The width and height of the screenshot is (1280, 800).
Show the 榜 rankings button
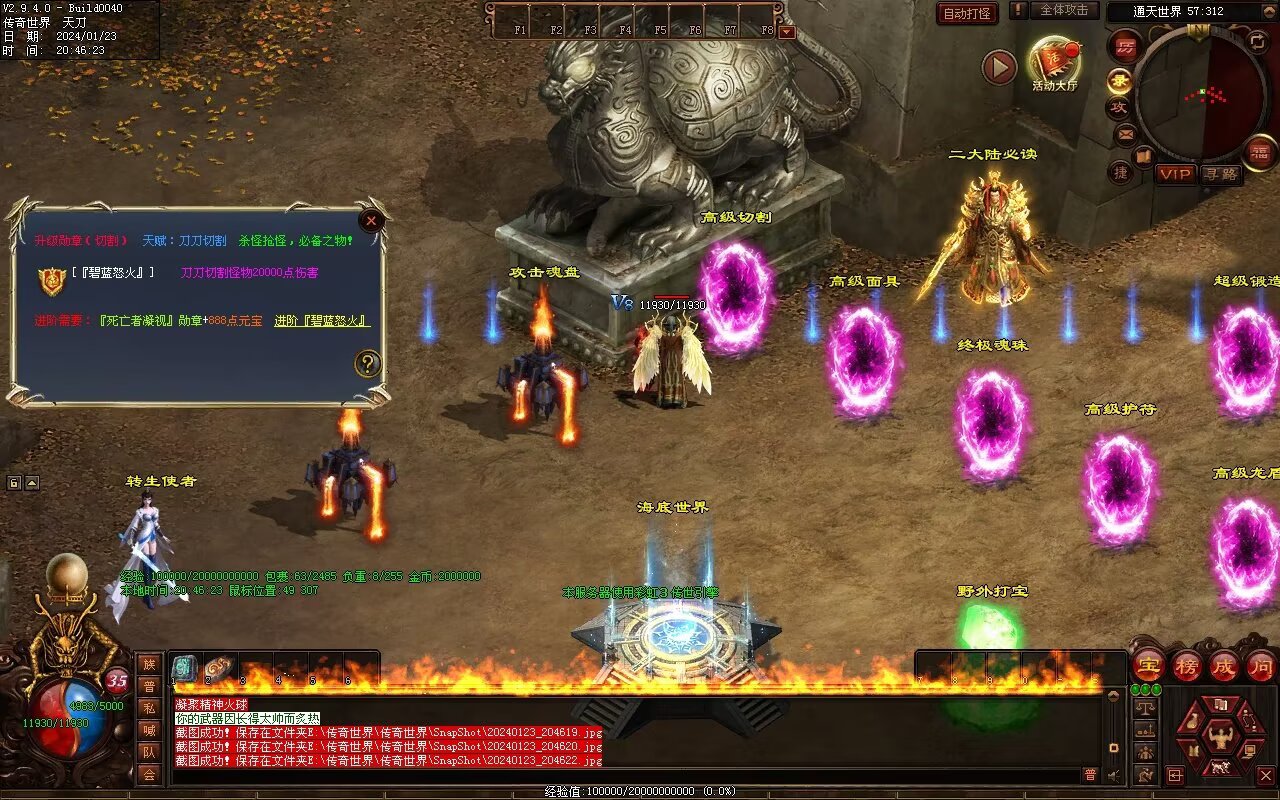click(x=1186, y=665)
